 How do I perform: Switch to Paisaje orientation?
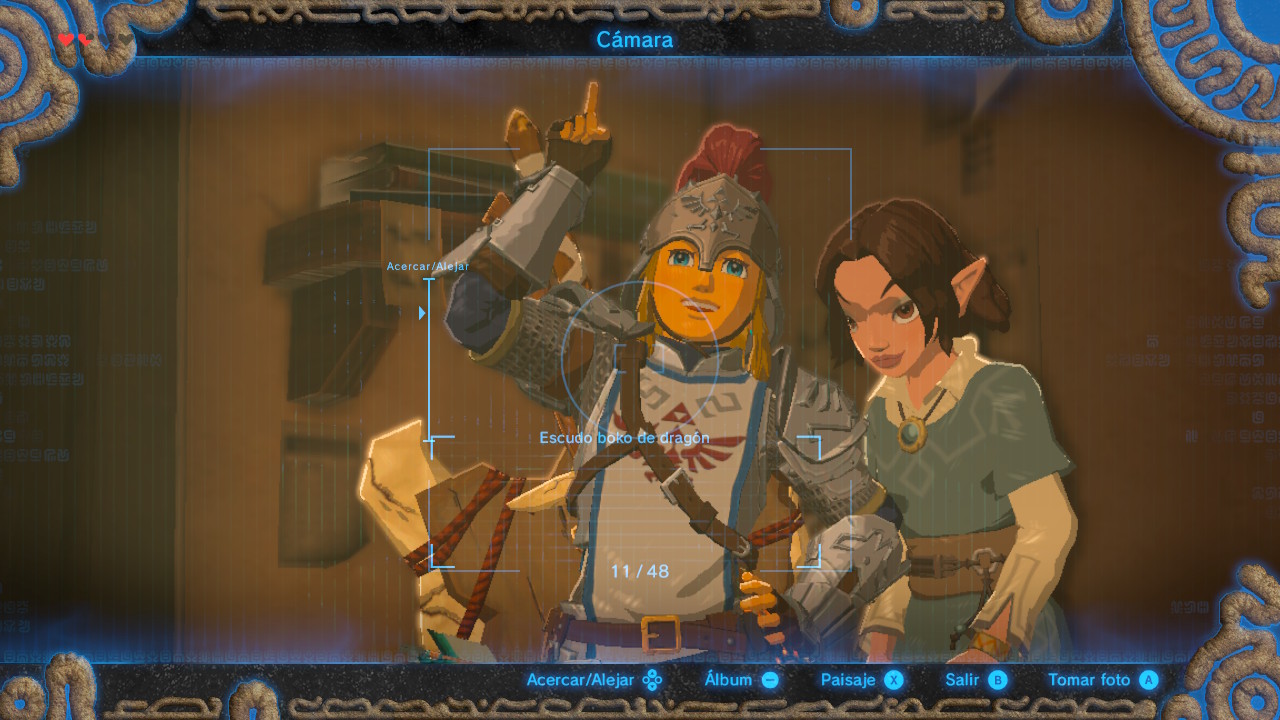pos(861,680)
